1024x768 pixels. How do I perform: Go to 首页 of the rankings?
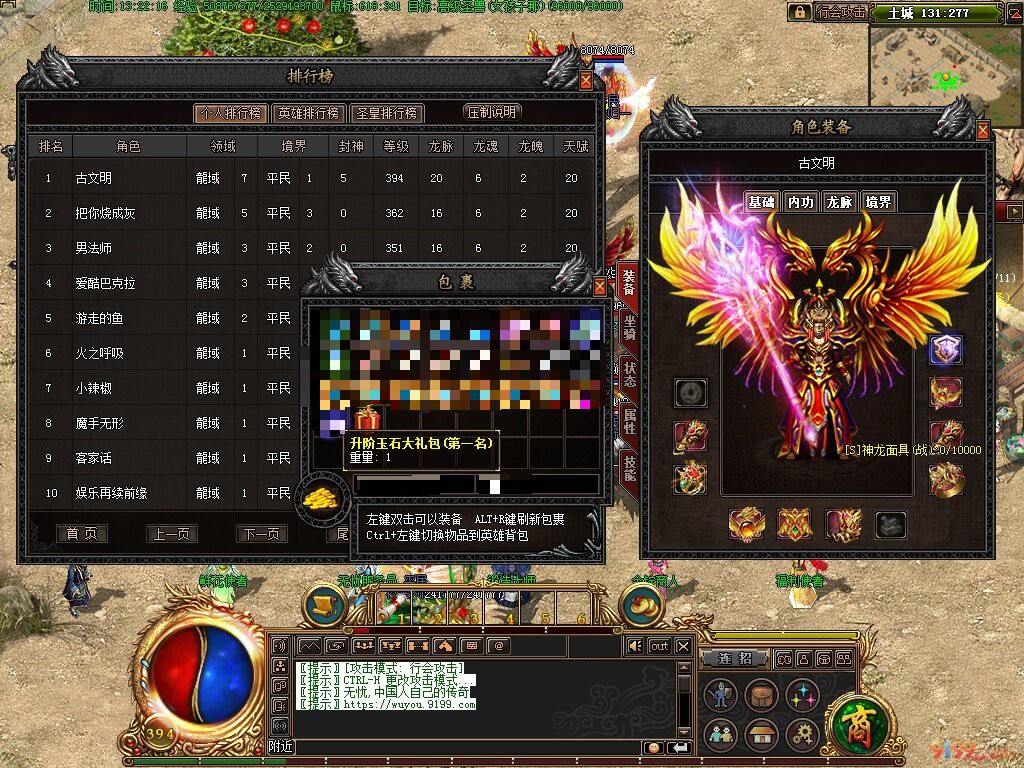coord(81,534)
